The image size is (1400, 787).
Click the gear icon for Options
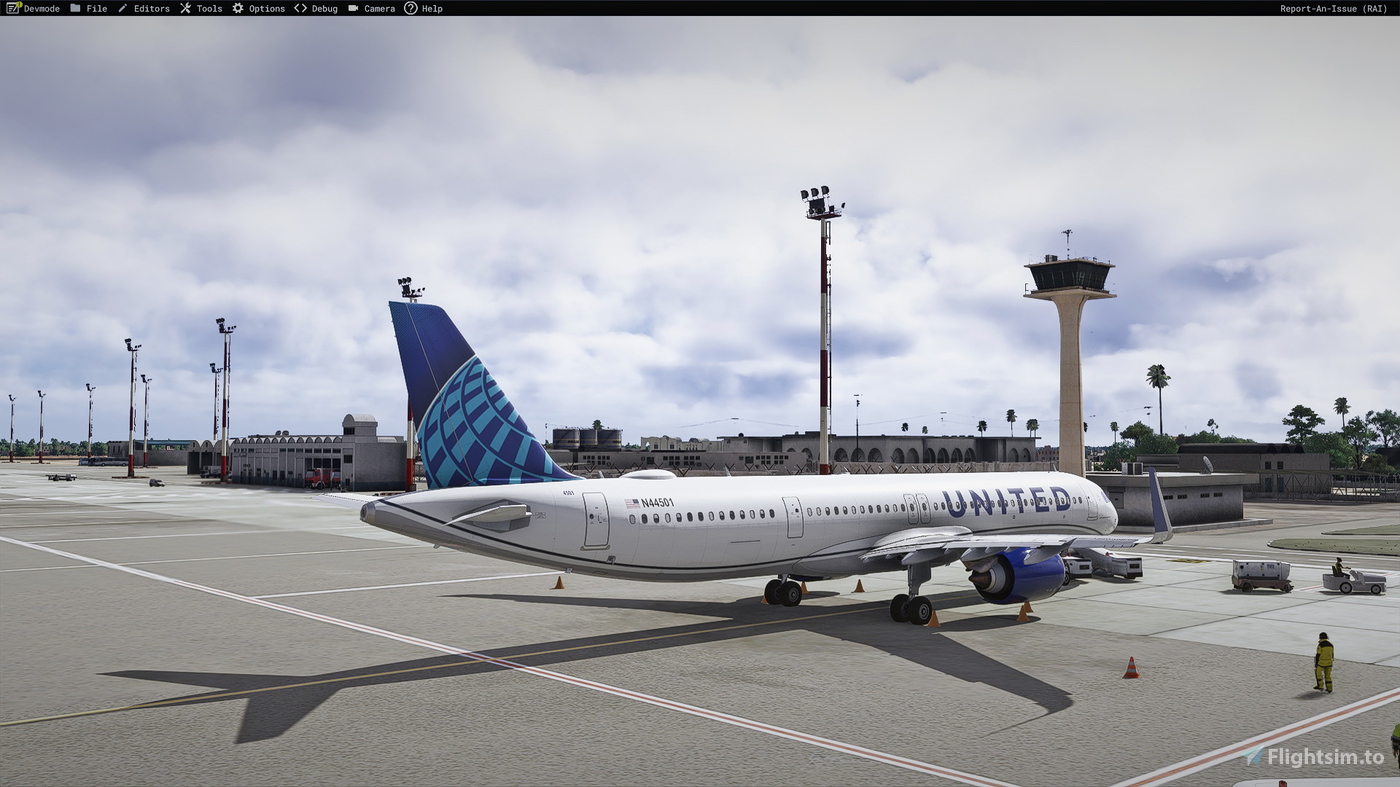[236, 8]
